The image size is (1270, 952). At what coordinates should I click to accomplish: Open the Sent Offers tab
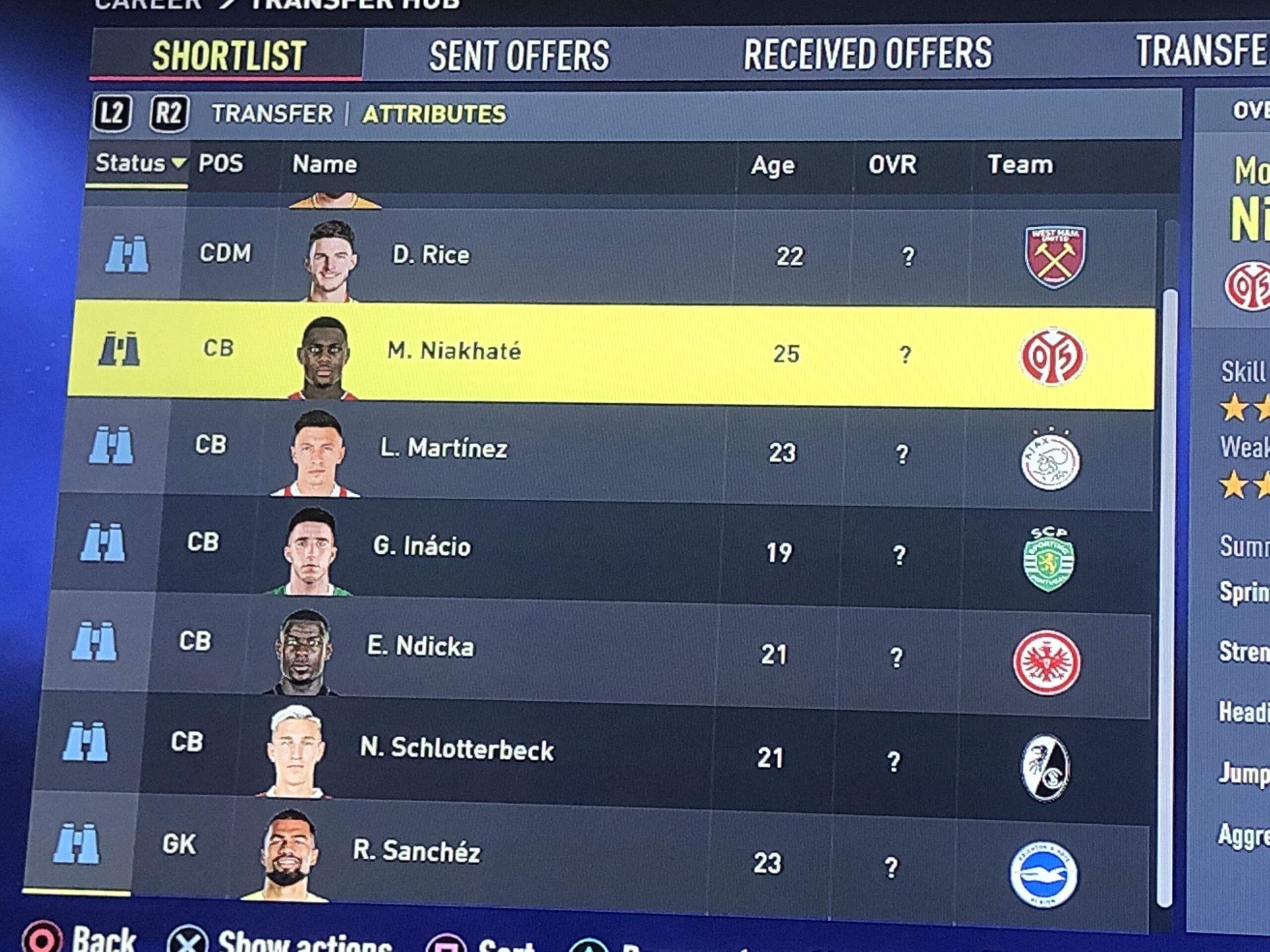(x=519, y=56)
